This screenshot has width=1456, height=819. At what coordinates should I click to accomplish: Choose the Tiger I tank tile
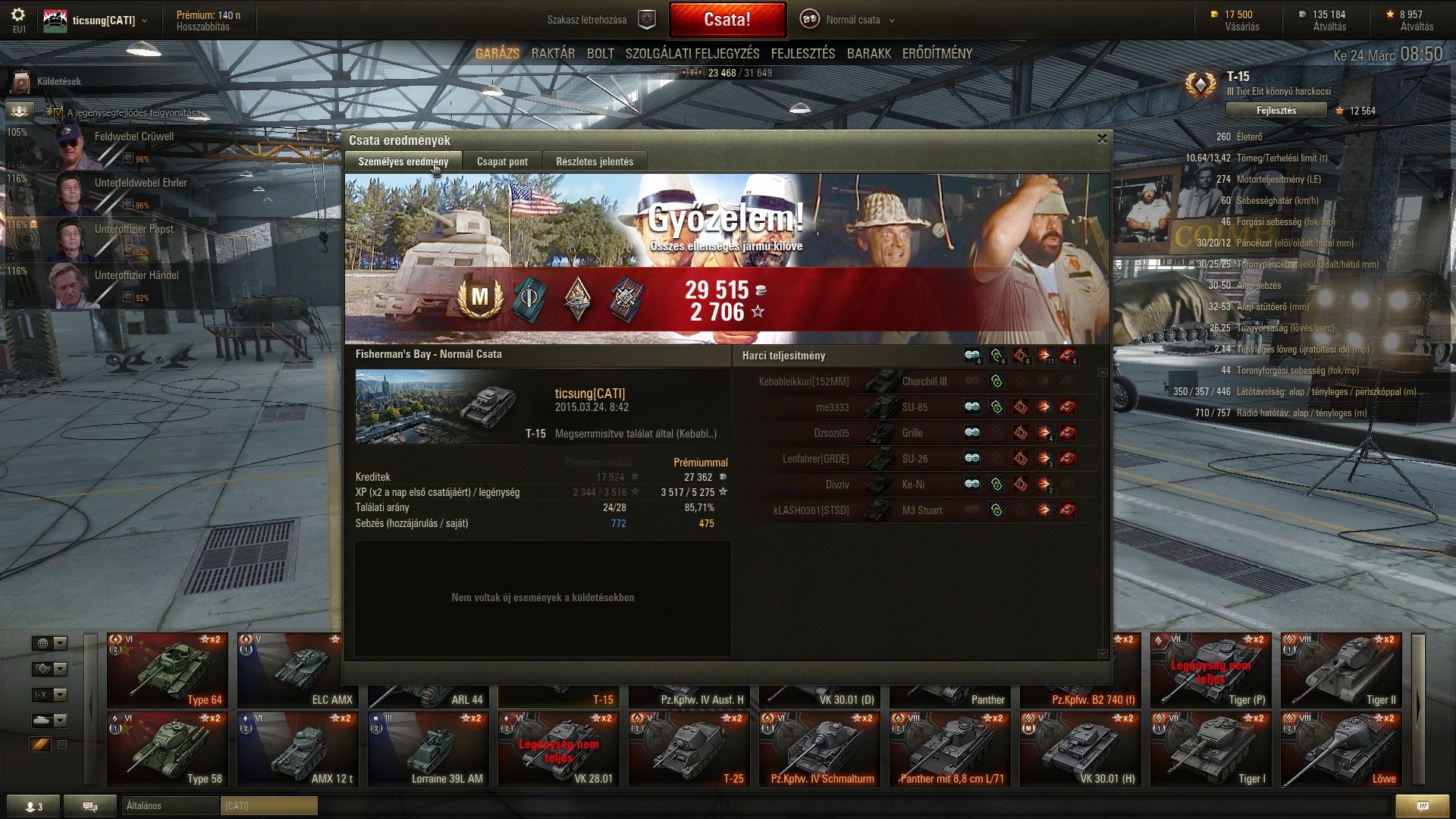[x=1210, y=748]
